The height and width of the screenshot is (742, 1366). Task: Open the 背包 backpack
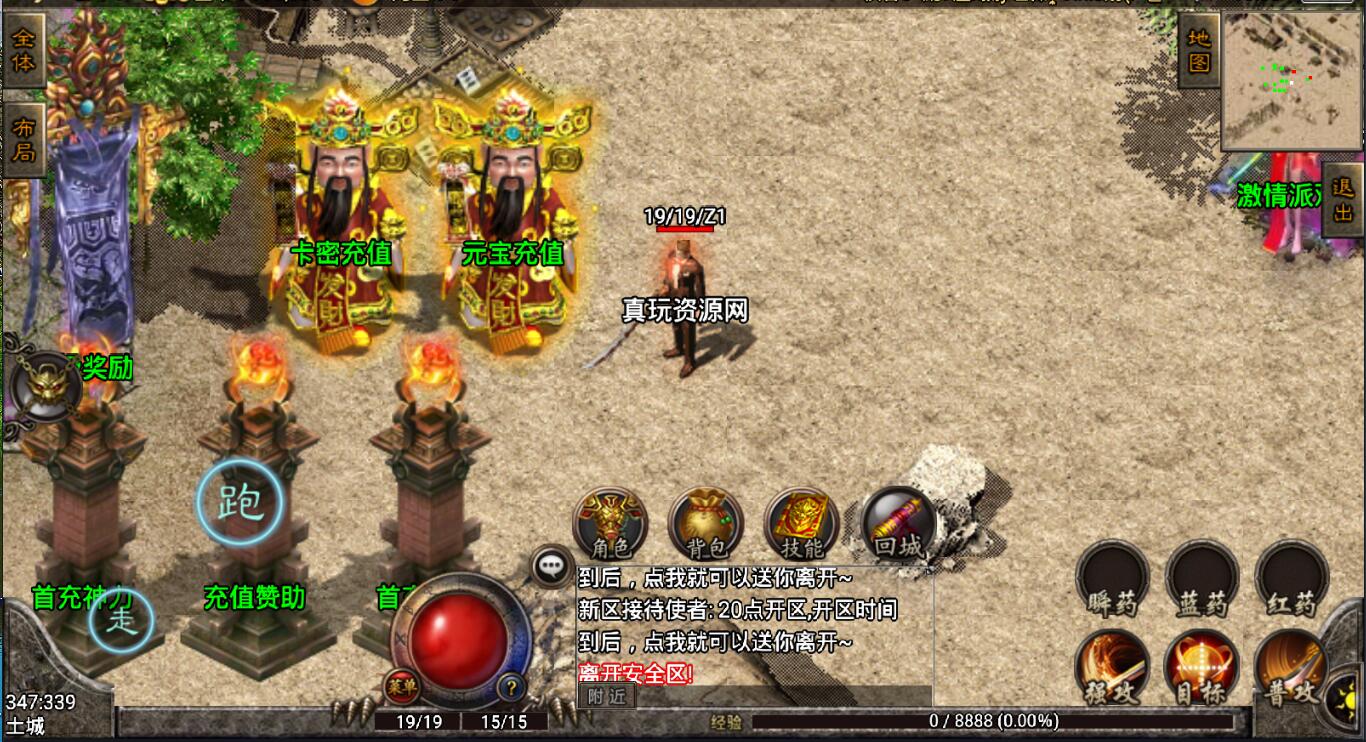tap(706, 523)
